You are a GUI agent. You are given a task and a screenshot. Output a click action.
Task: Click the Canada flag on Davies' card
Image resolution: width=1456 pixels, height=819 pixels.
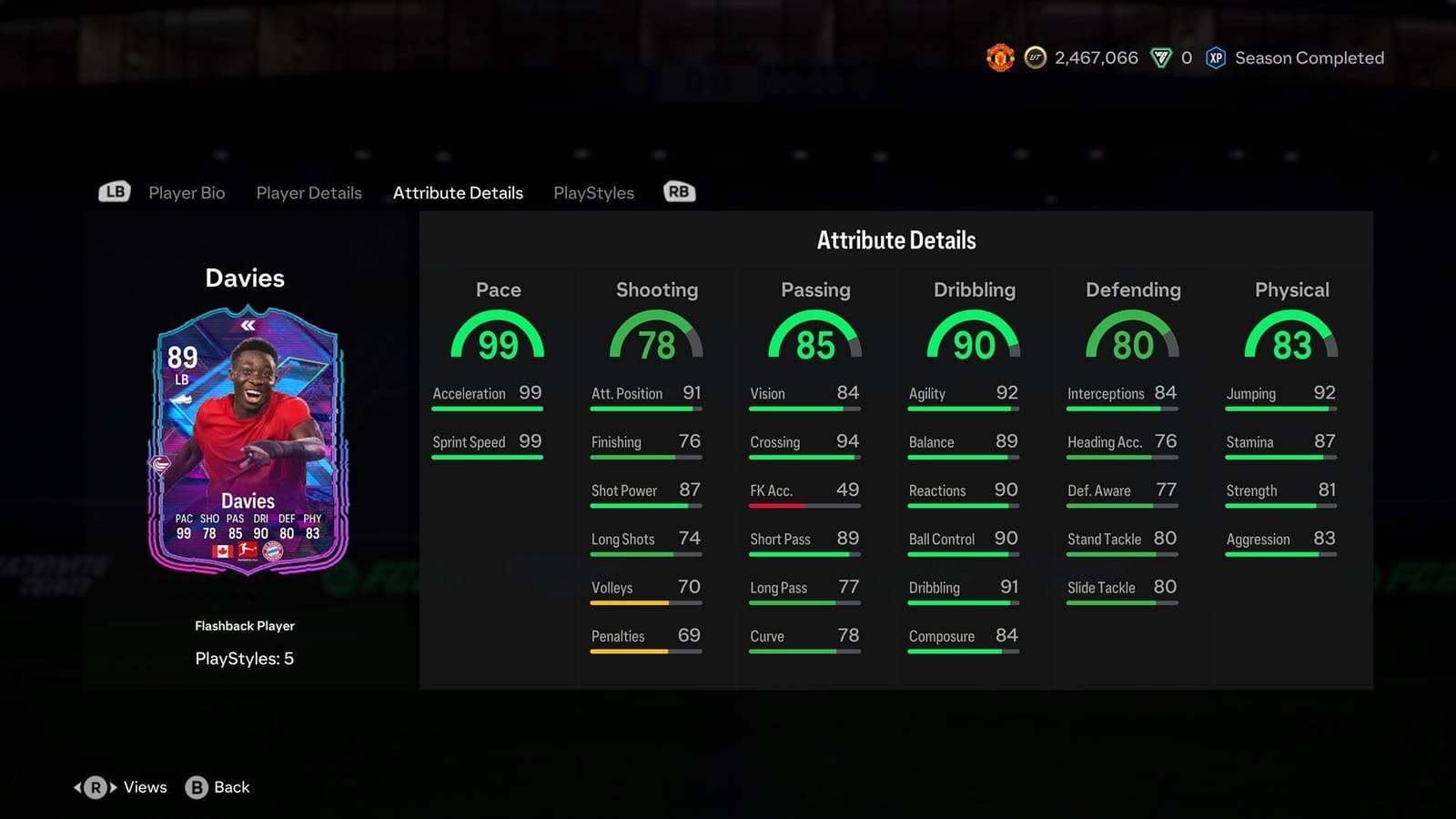click(223, 551)
